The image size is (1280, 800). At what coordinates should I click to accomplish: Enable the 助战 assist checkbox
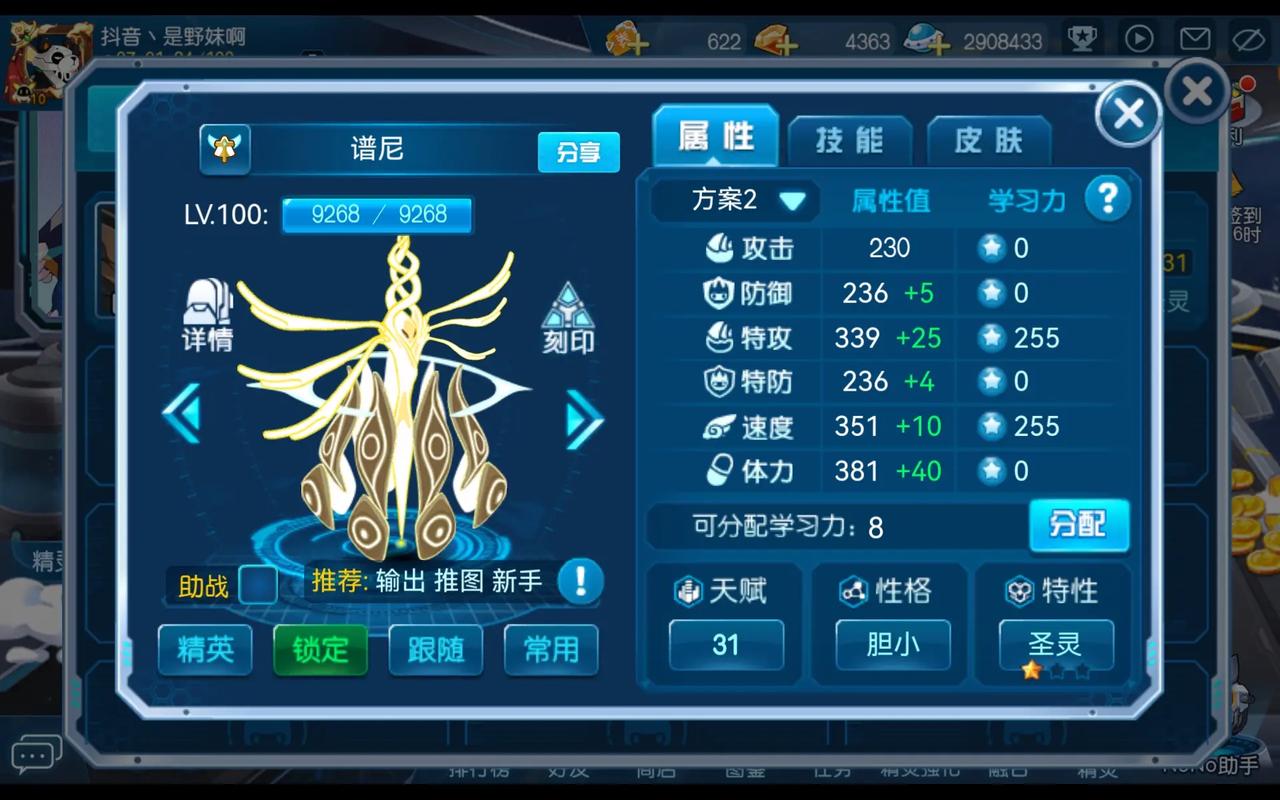coord(259,584)
